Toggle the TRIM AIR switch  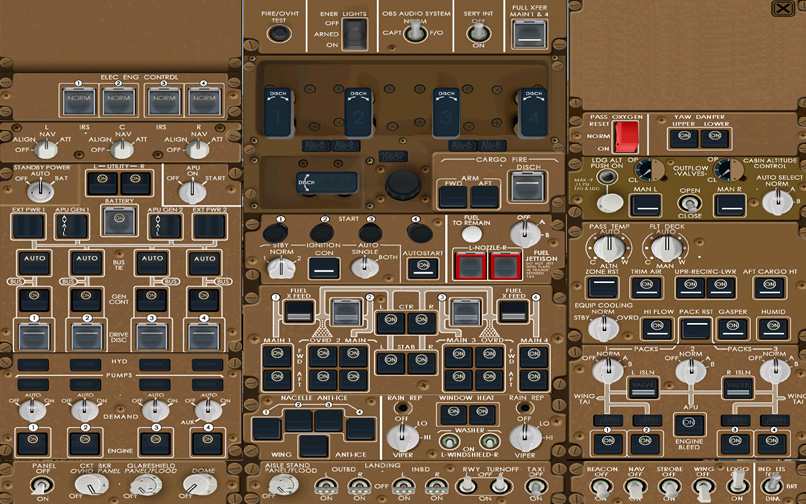click(x=646, y=286)
